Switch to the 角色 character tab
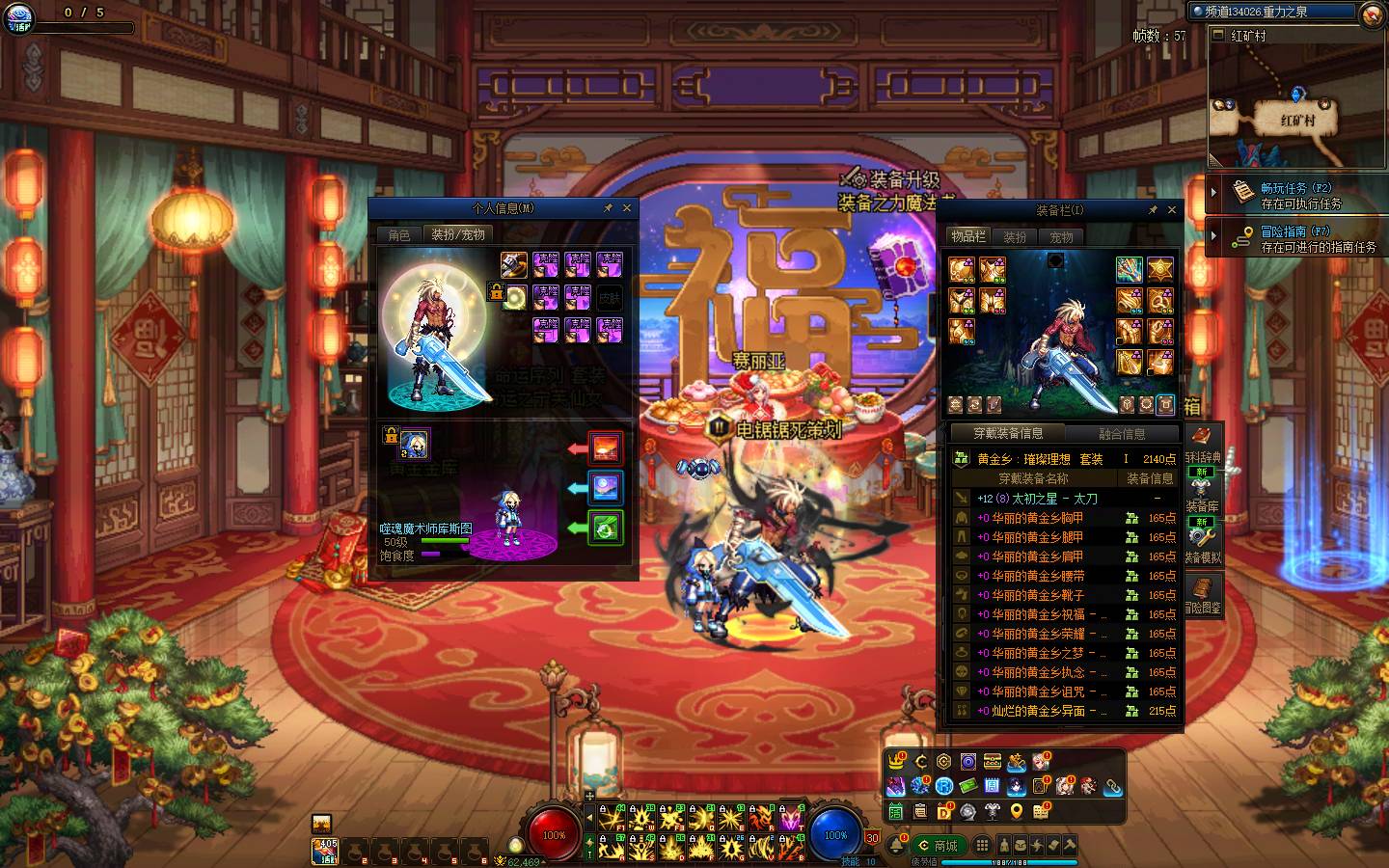 tap(399, 235)
